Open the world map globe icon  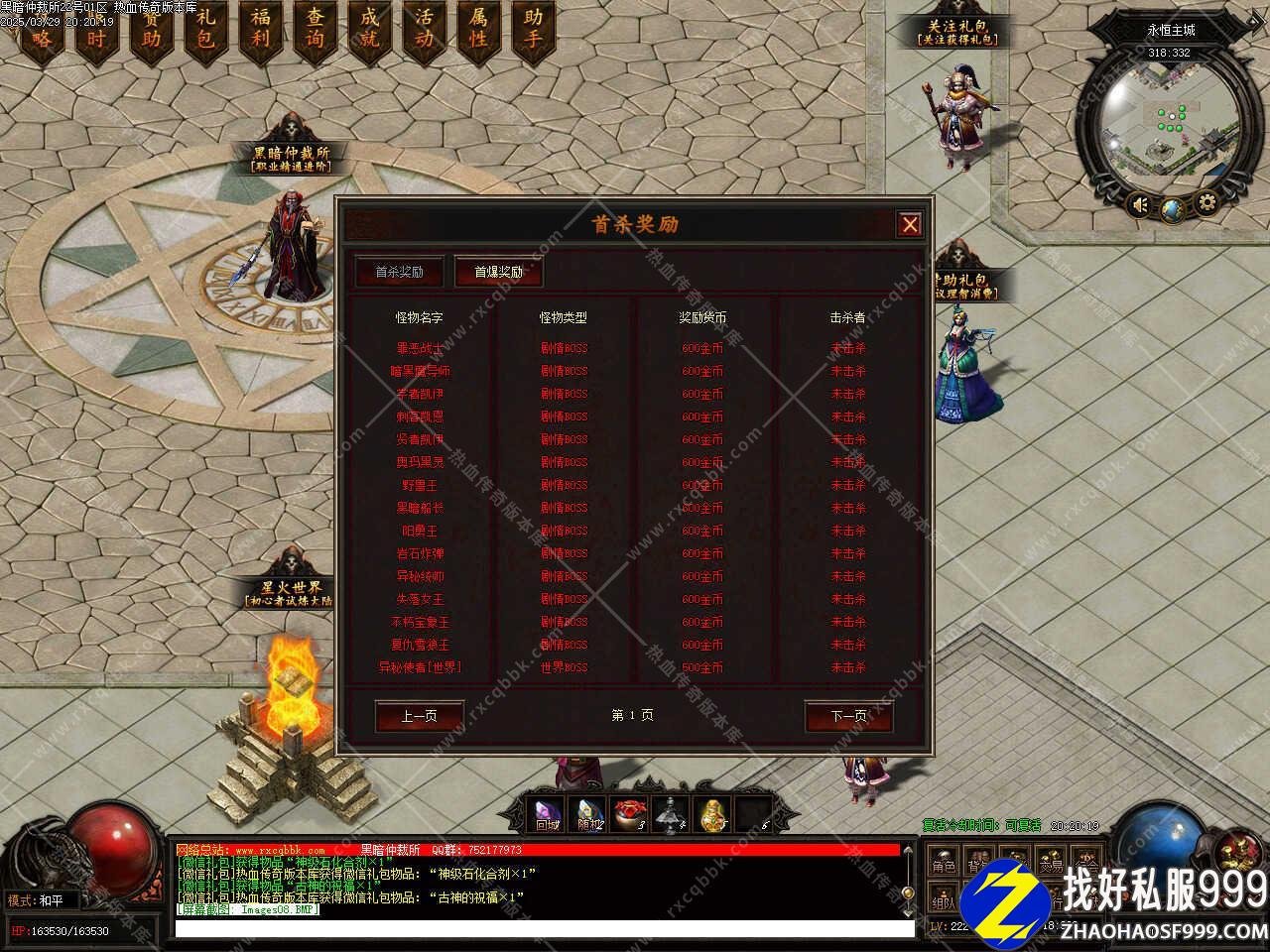point(1174,209)
